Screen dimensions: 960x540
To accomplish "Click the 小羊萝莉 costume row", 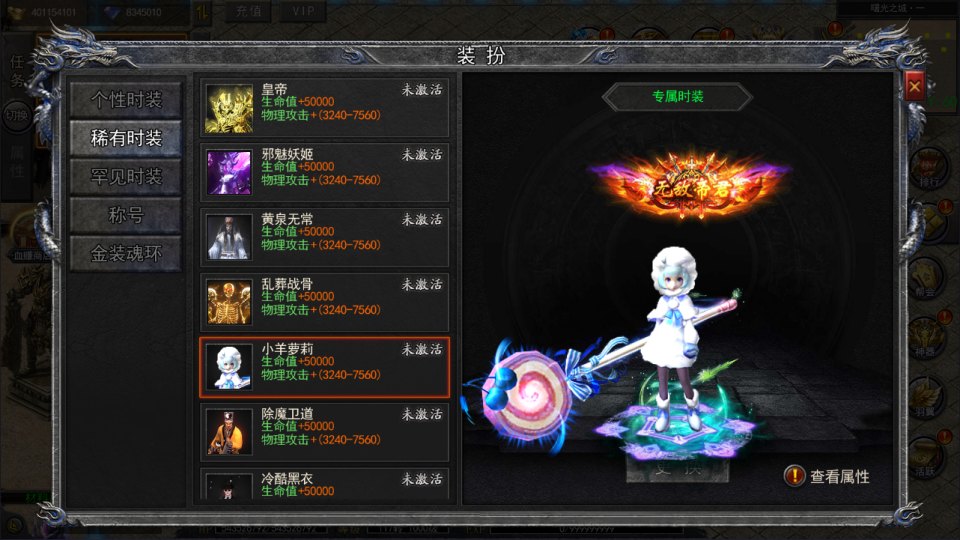I will coord(324,367).
